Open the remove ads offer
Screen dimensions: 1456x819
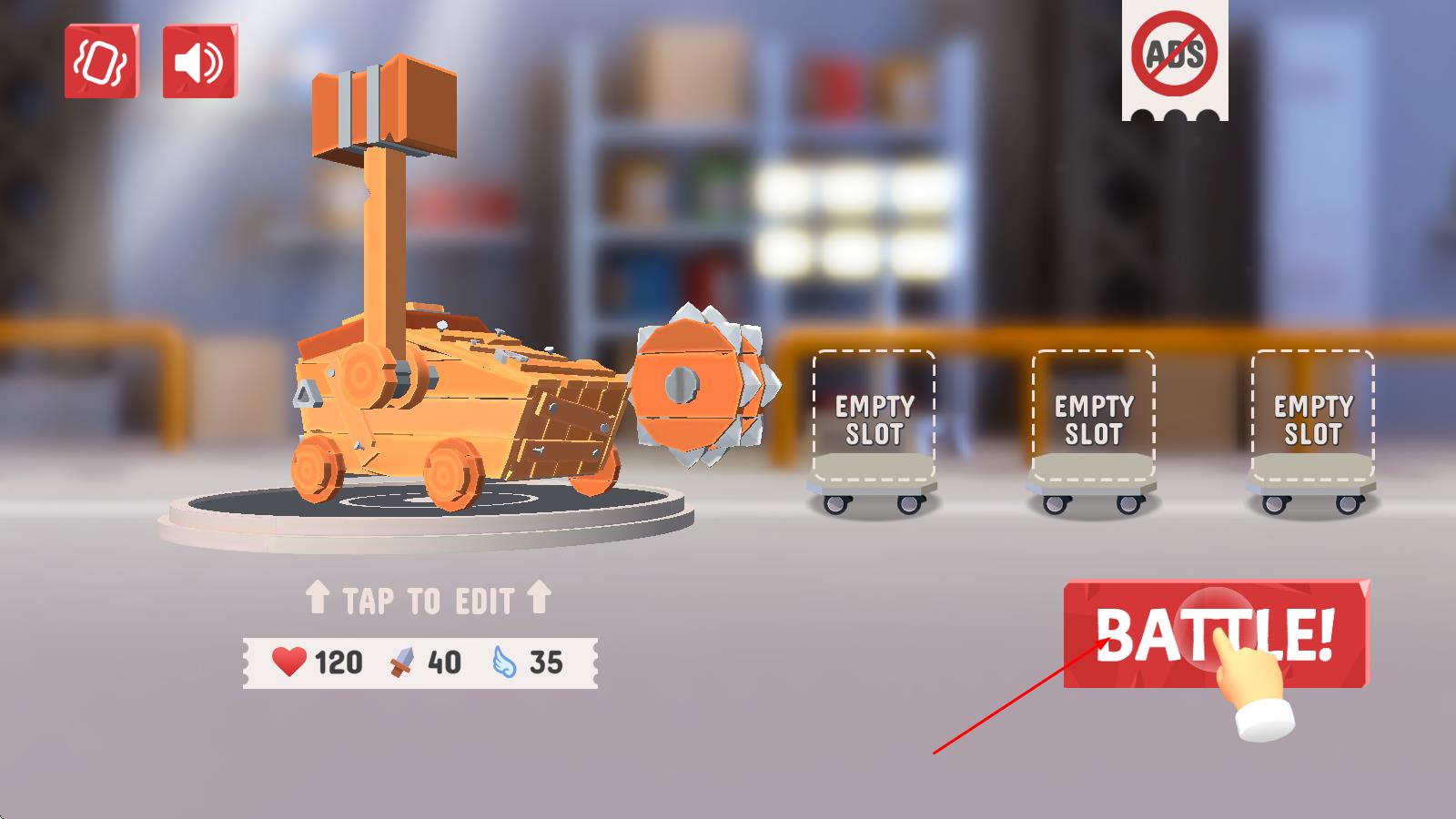[1174, 56]
